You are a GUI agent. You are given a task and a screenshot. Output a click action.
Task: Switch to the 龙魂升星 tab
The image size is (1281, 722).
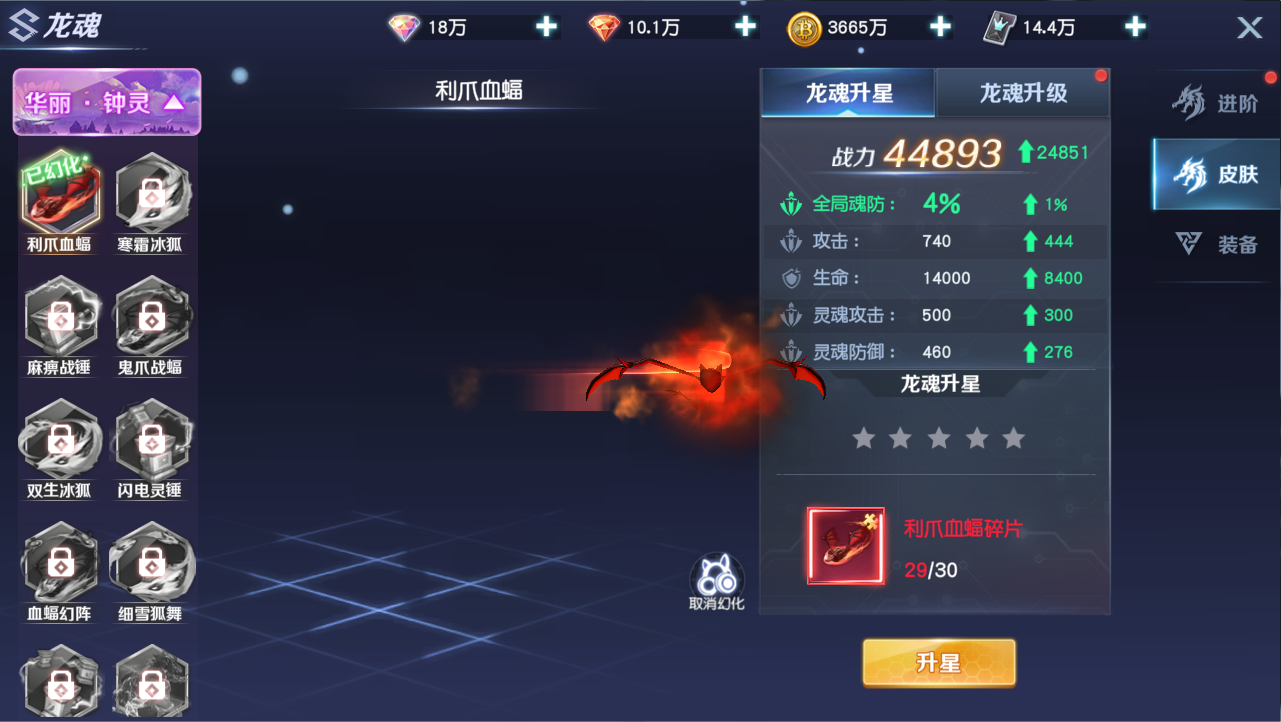[847, 92]
